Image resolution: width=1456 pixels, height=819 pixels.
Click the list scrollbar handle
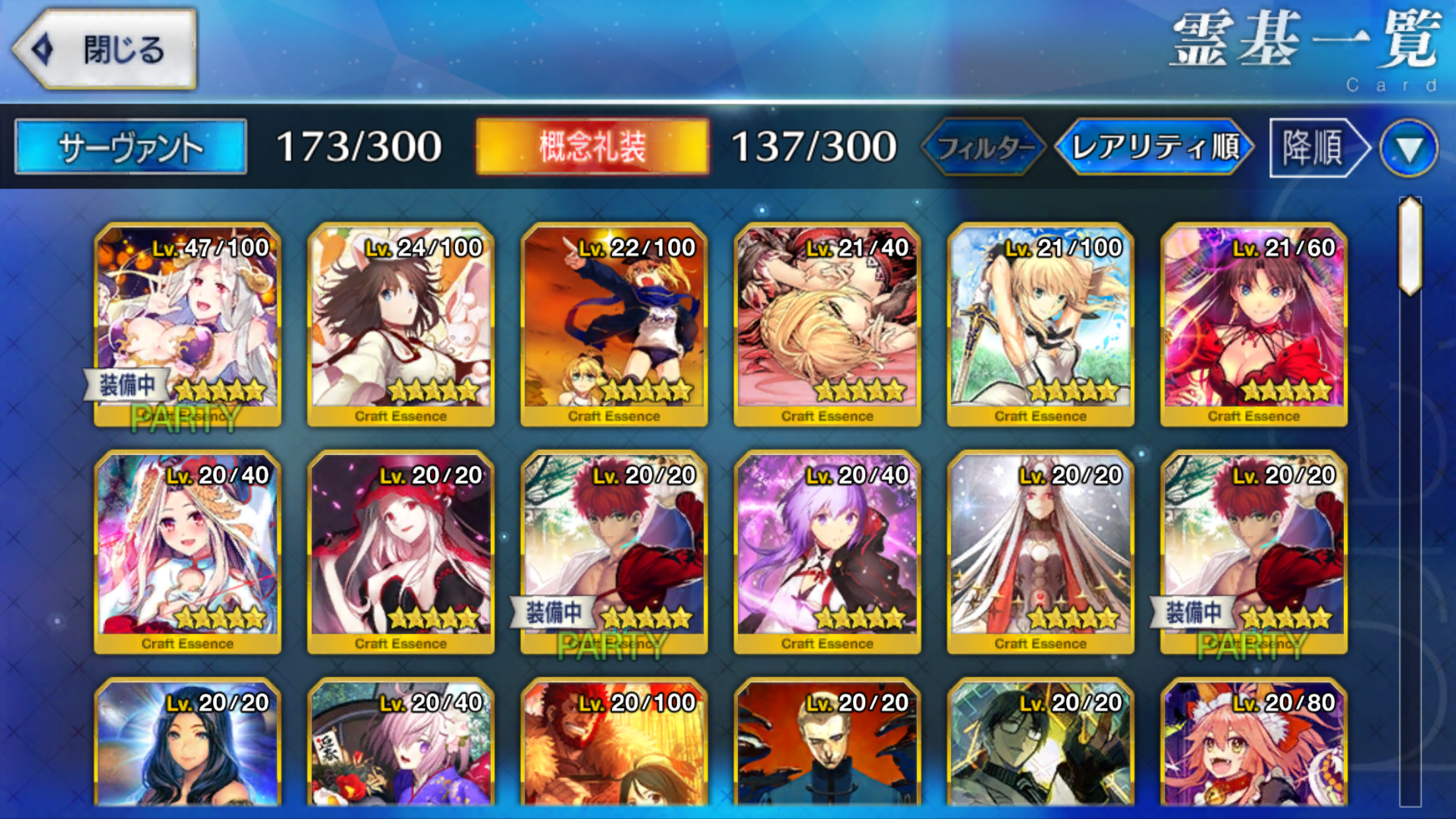(x=1410, y=245)
